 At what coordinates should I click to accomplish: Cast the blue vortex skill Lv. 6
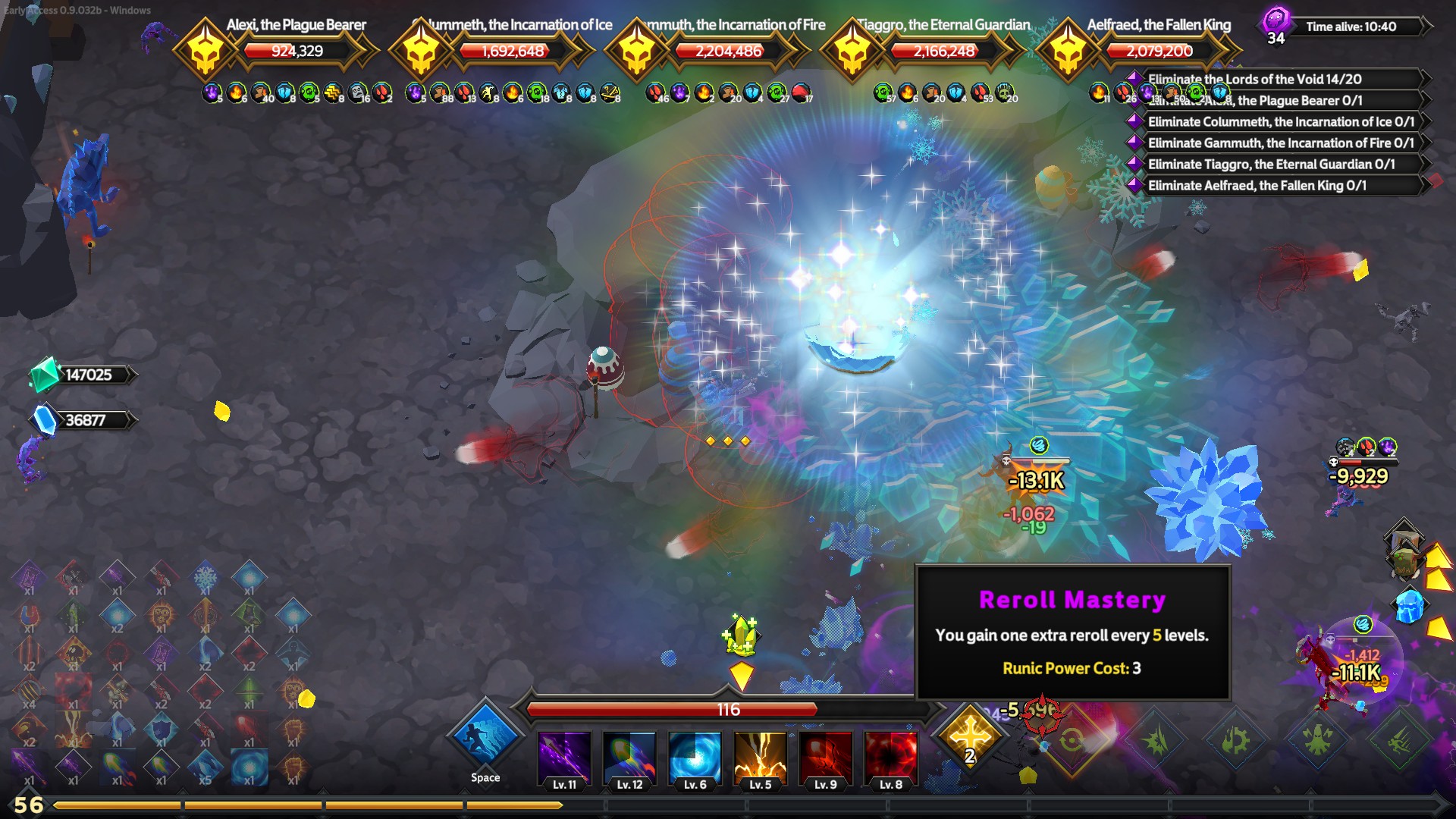point(695,758)
